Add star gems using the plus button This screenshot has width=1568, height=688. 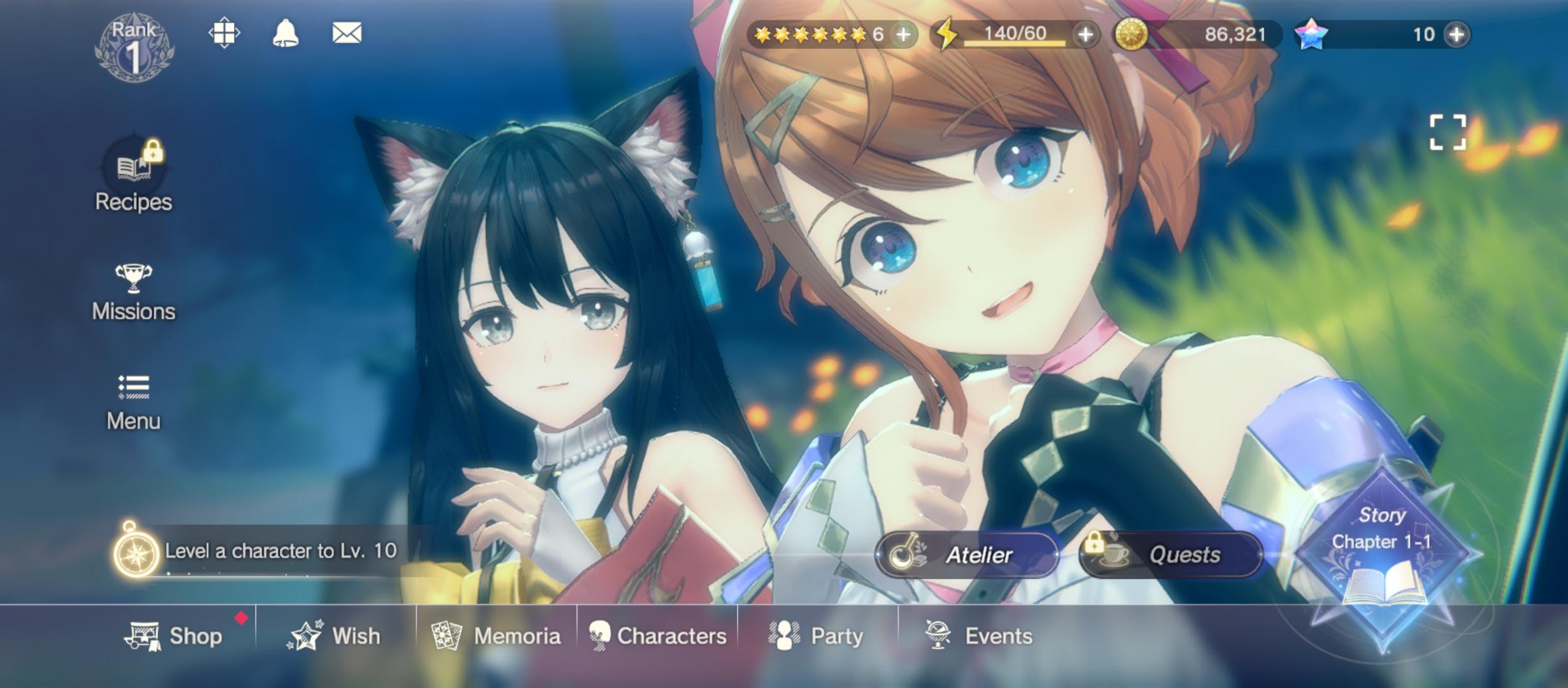pos(1457,34)
